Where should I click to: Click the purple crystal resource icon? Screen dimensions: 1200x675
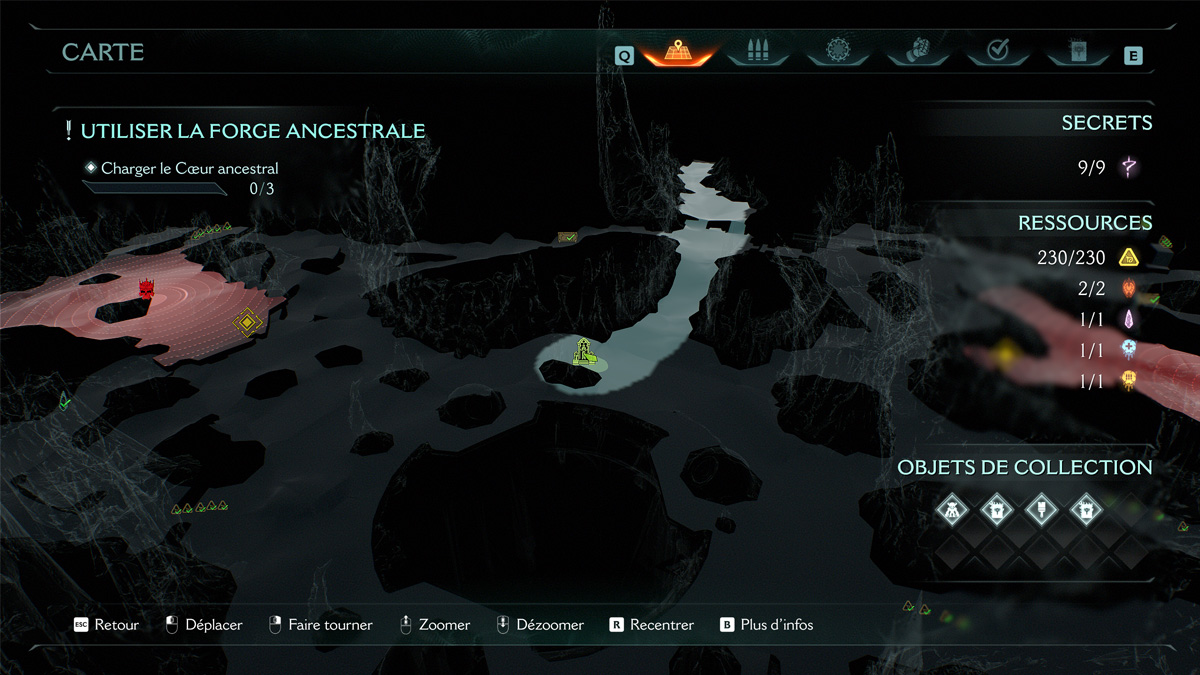(1130, 319)
